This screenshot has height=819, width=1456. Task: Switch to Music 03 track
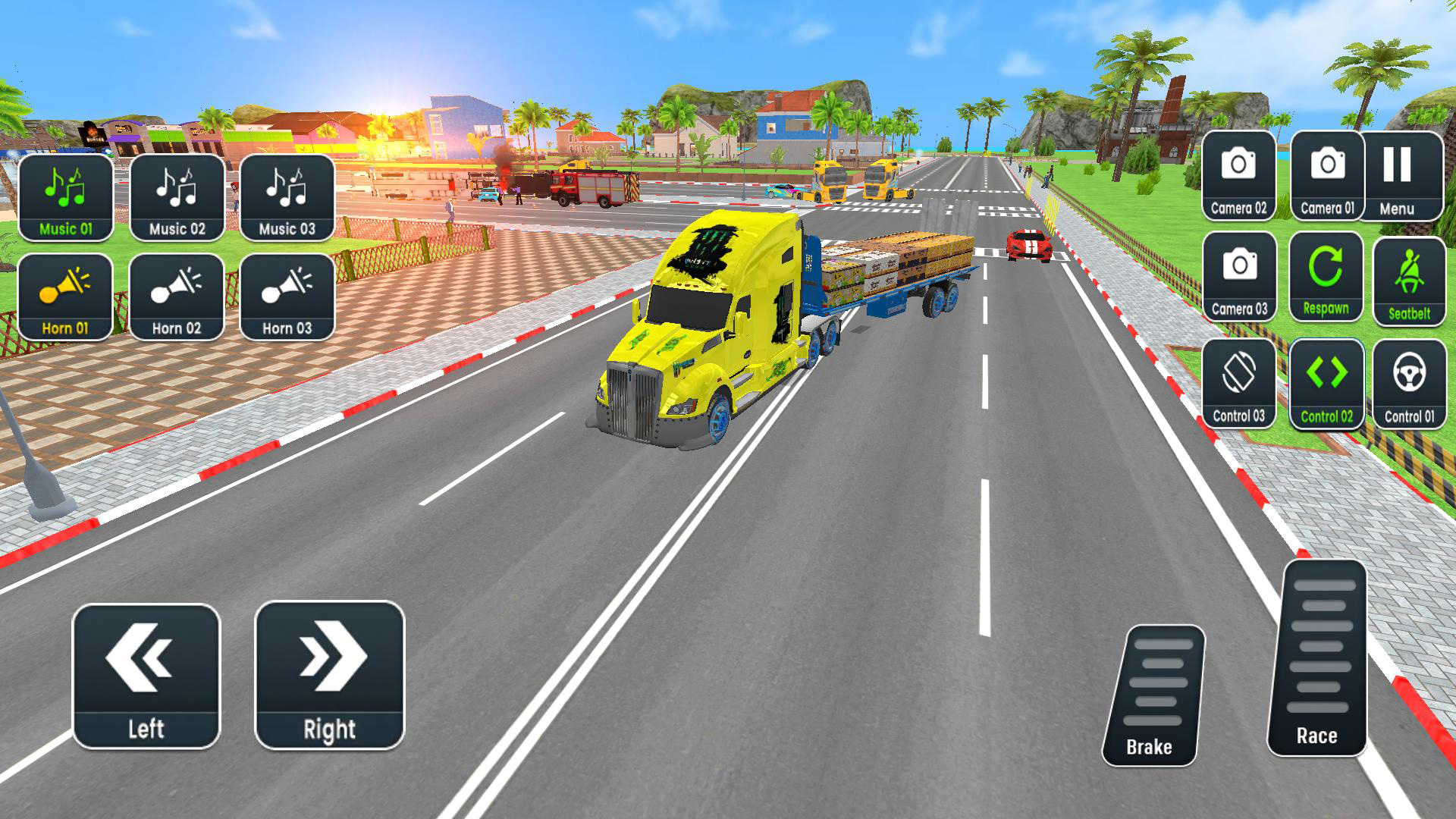(287, 197)
